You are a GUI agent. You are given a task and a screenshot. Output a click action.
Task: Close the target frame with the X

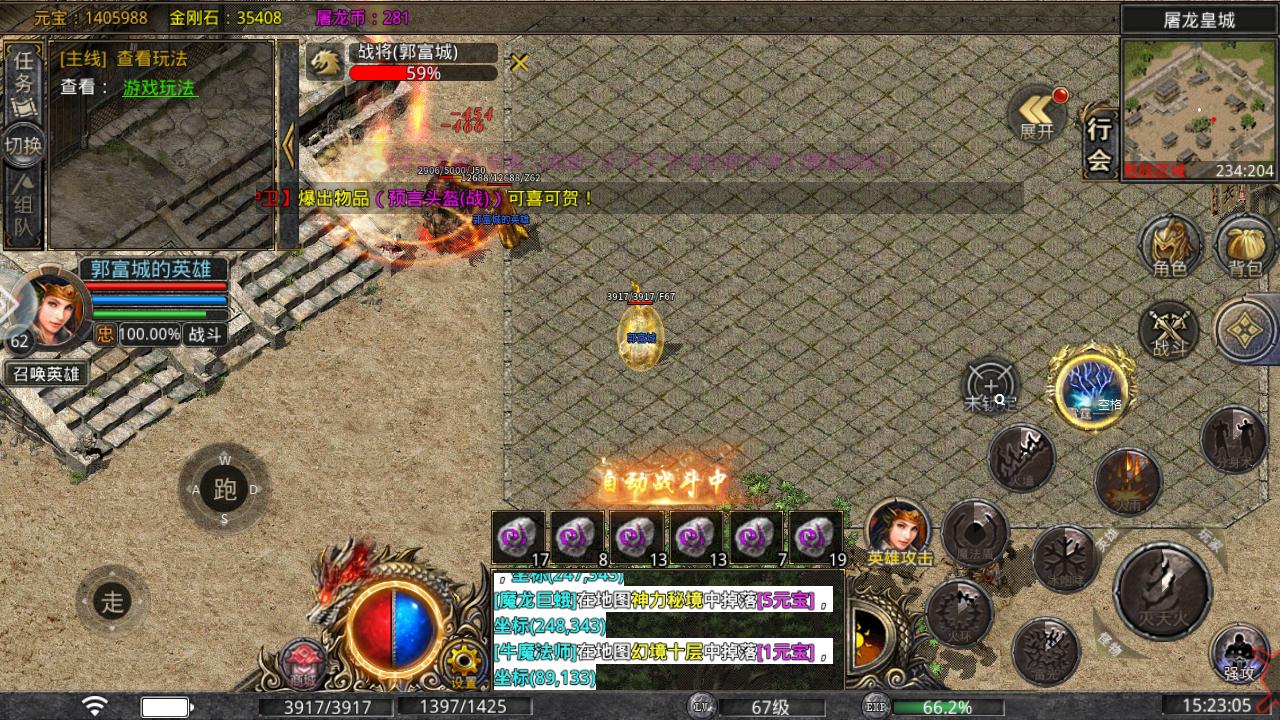(x=519, y=63)
